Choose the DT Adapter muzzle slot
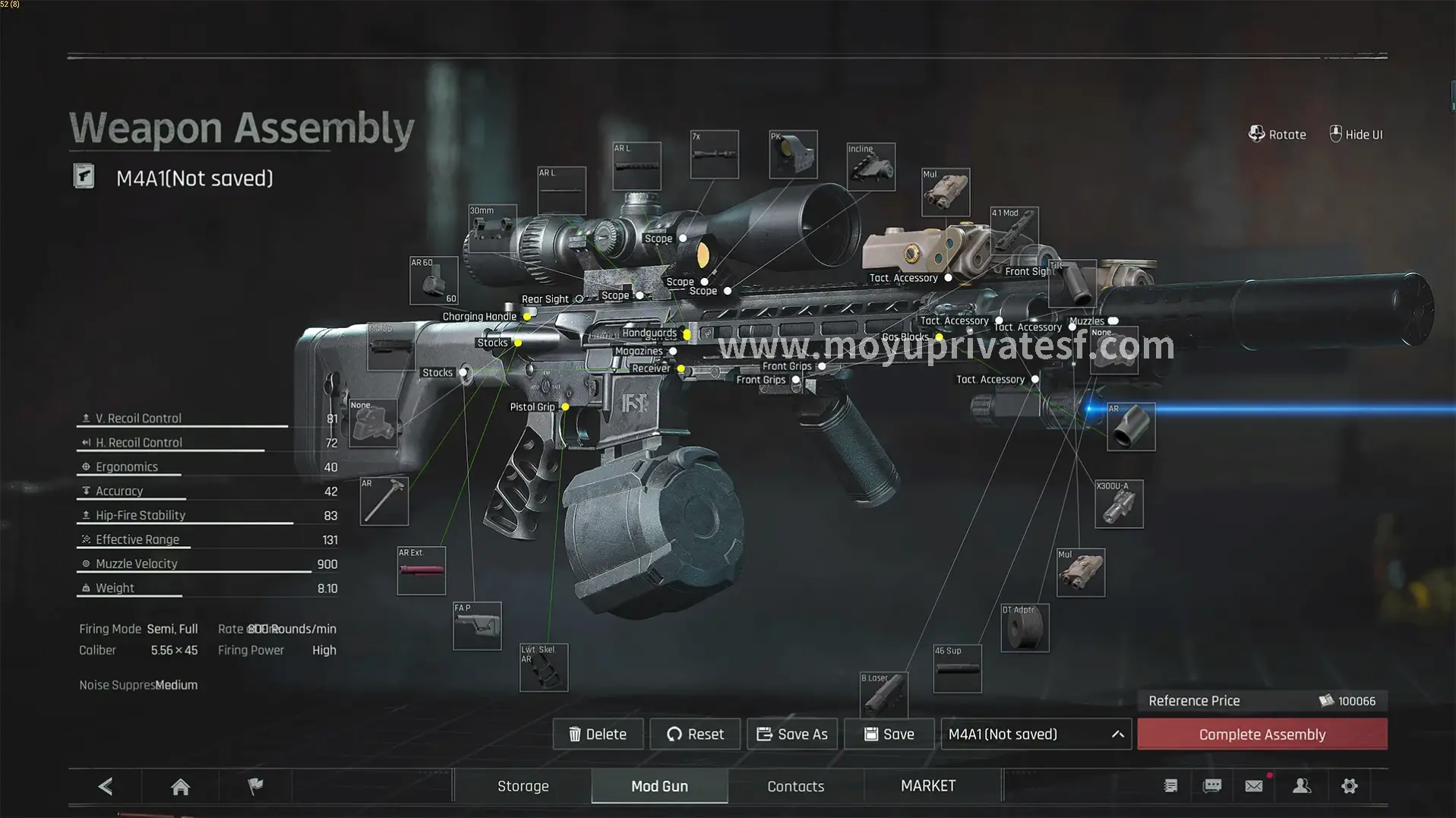This screenshot has width=1456, height=818. point(1025,628)
